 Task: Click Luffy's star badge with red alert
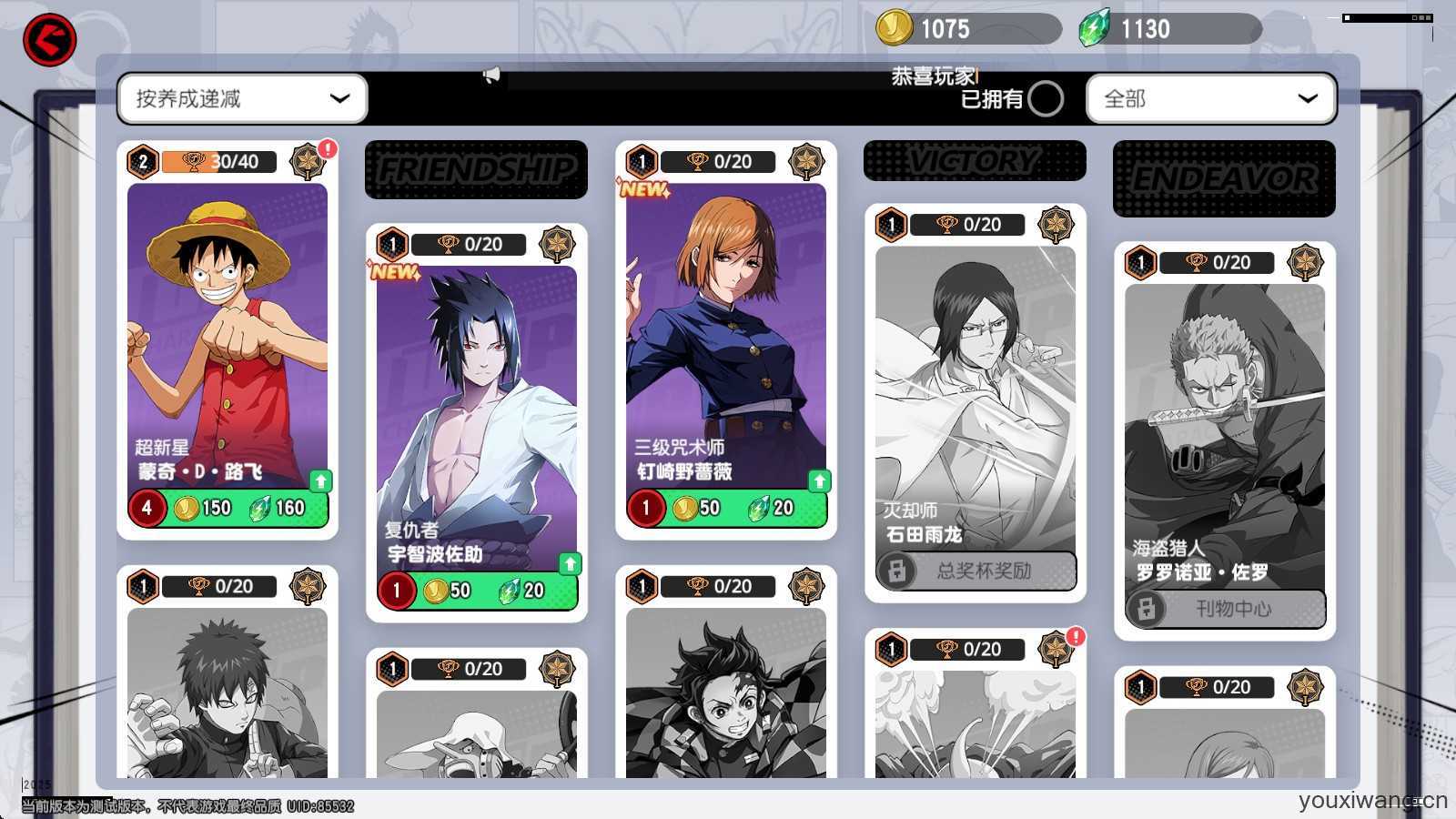(x=308, y=161)
